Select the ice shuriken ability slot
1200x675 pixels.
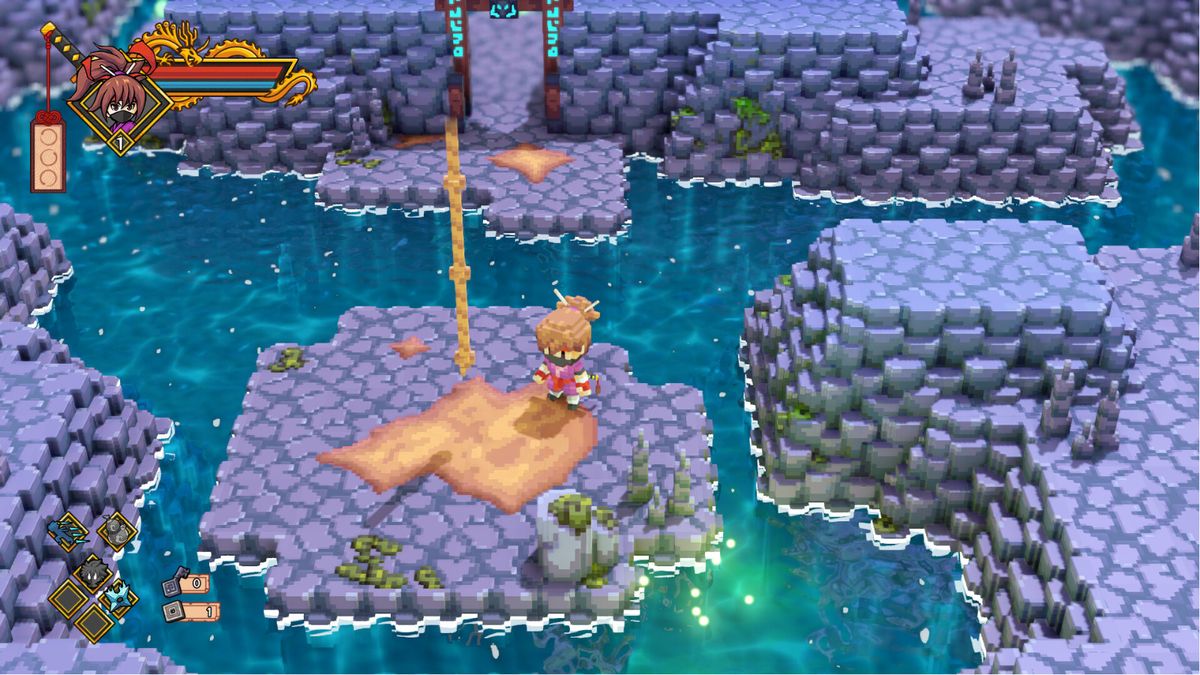119,597
